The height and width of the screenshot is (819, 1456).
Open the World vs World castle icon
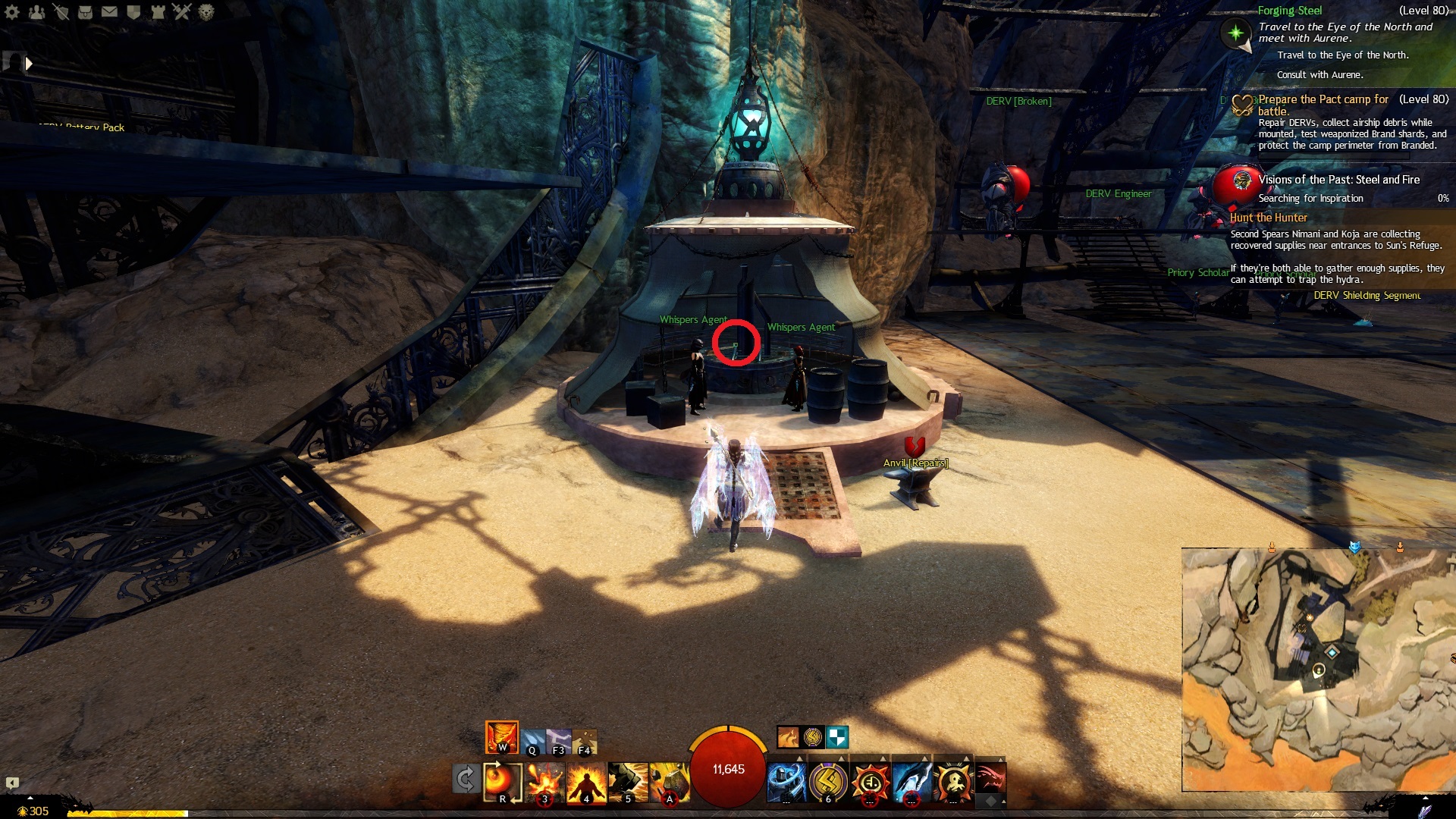pyautogui.click(x=158, y=12)
